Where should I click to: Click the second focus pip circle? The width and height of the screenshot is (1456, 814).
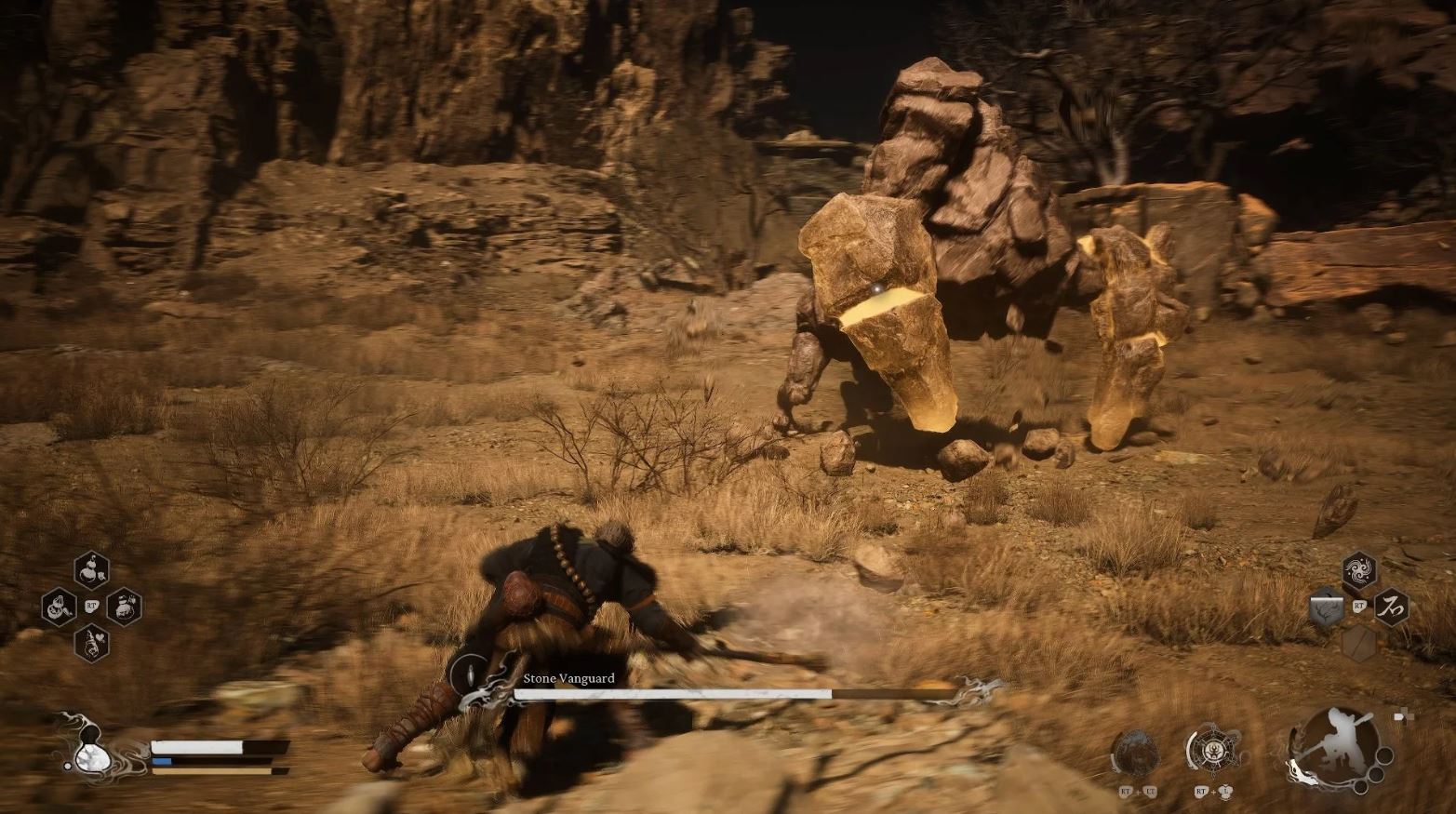tap(1375, 773)
